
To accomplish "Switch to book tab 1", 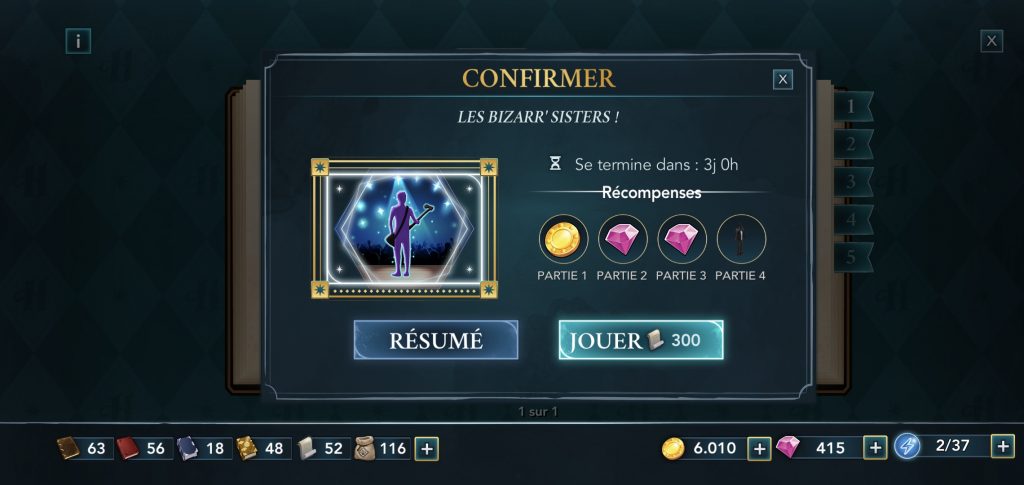I will tap(852, 106).
